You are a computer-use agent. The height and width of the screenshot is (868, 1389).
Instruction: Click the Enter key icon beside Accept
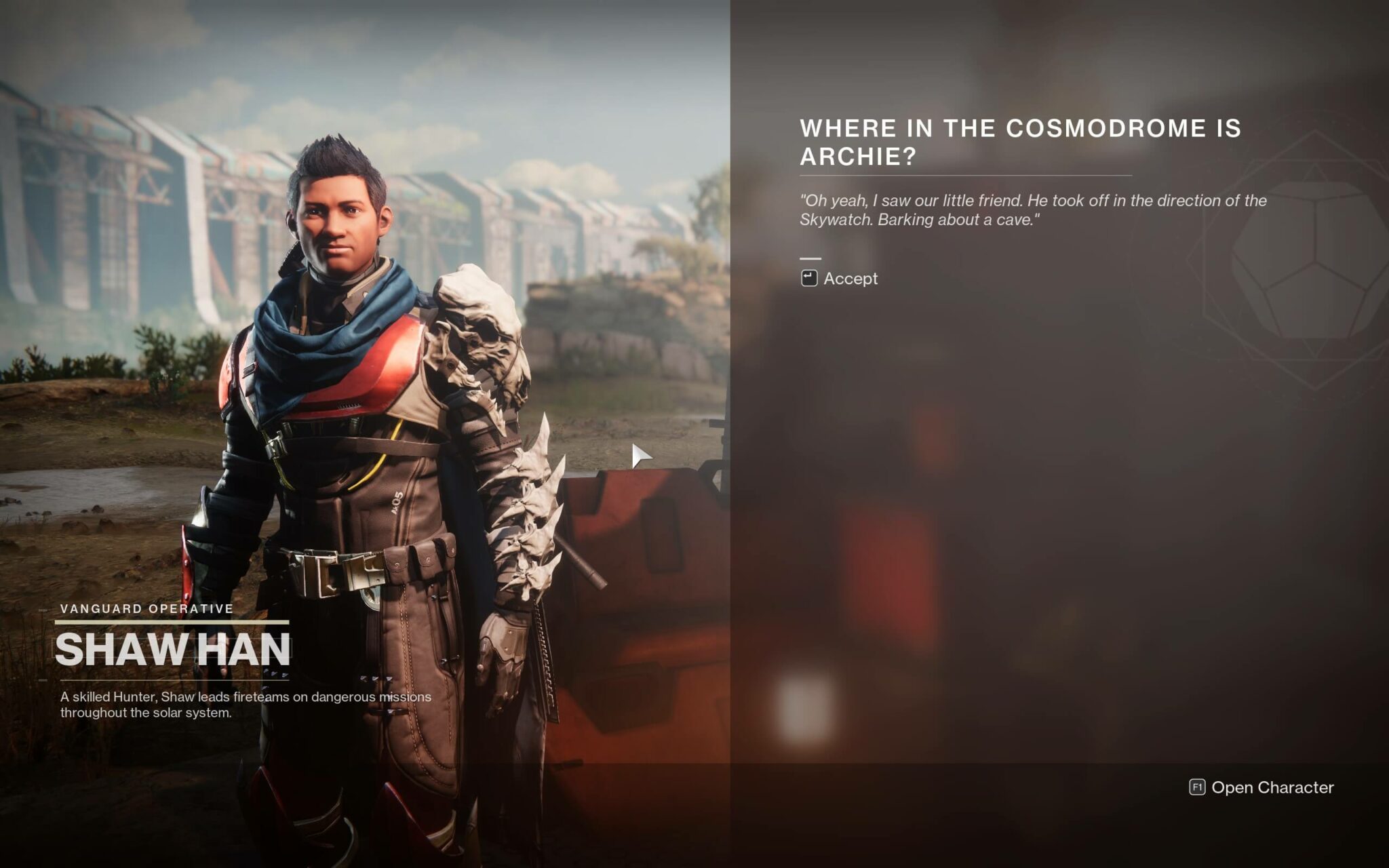point(809,278)
